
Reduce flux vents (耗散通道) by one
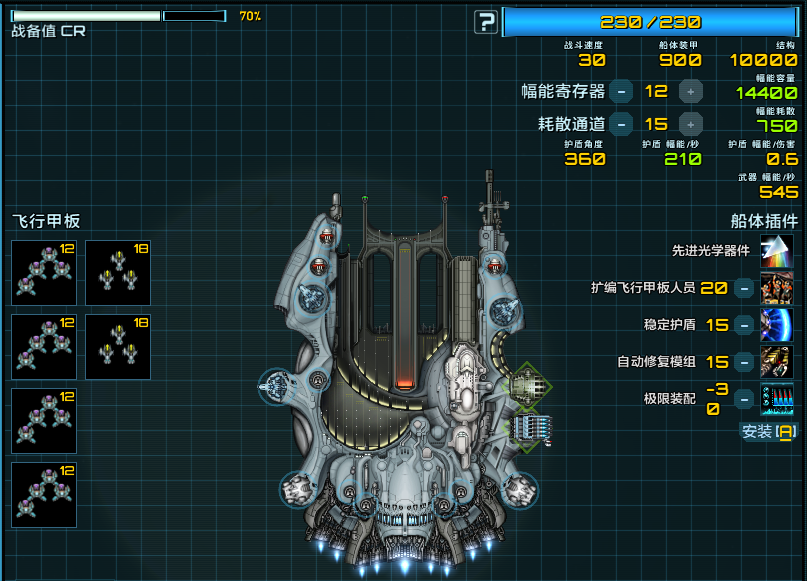pos(622,124)
